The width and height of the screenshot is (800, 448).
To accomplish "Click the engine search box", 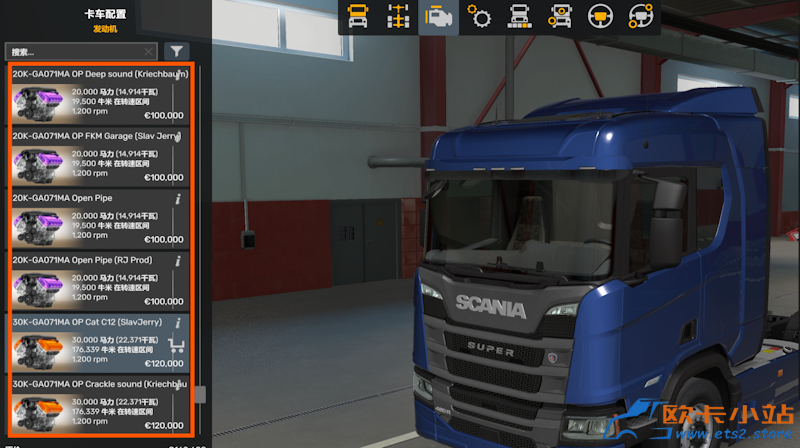I will 80,51.
